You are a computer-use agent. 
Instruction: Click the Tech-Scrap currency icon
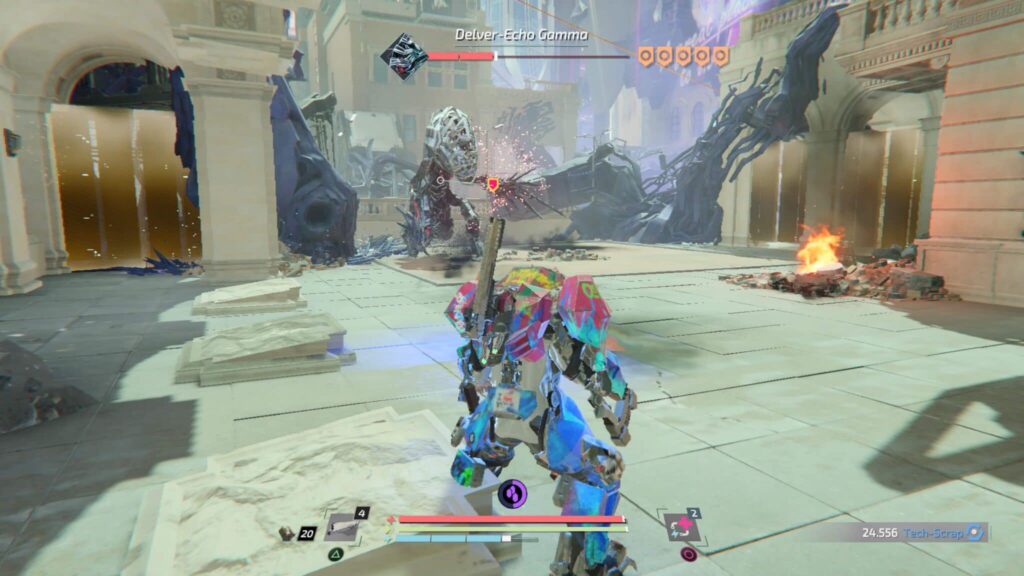click(x=977, y=533)
